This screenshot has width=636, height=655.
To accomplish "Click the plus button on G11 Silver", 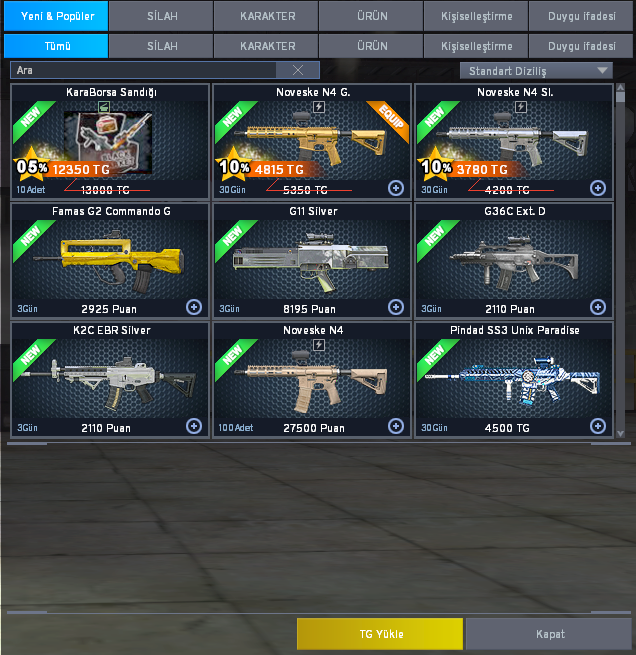I will pos(395,307).
